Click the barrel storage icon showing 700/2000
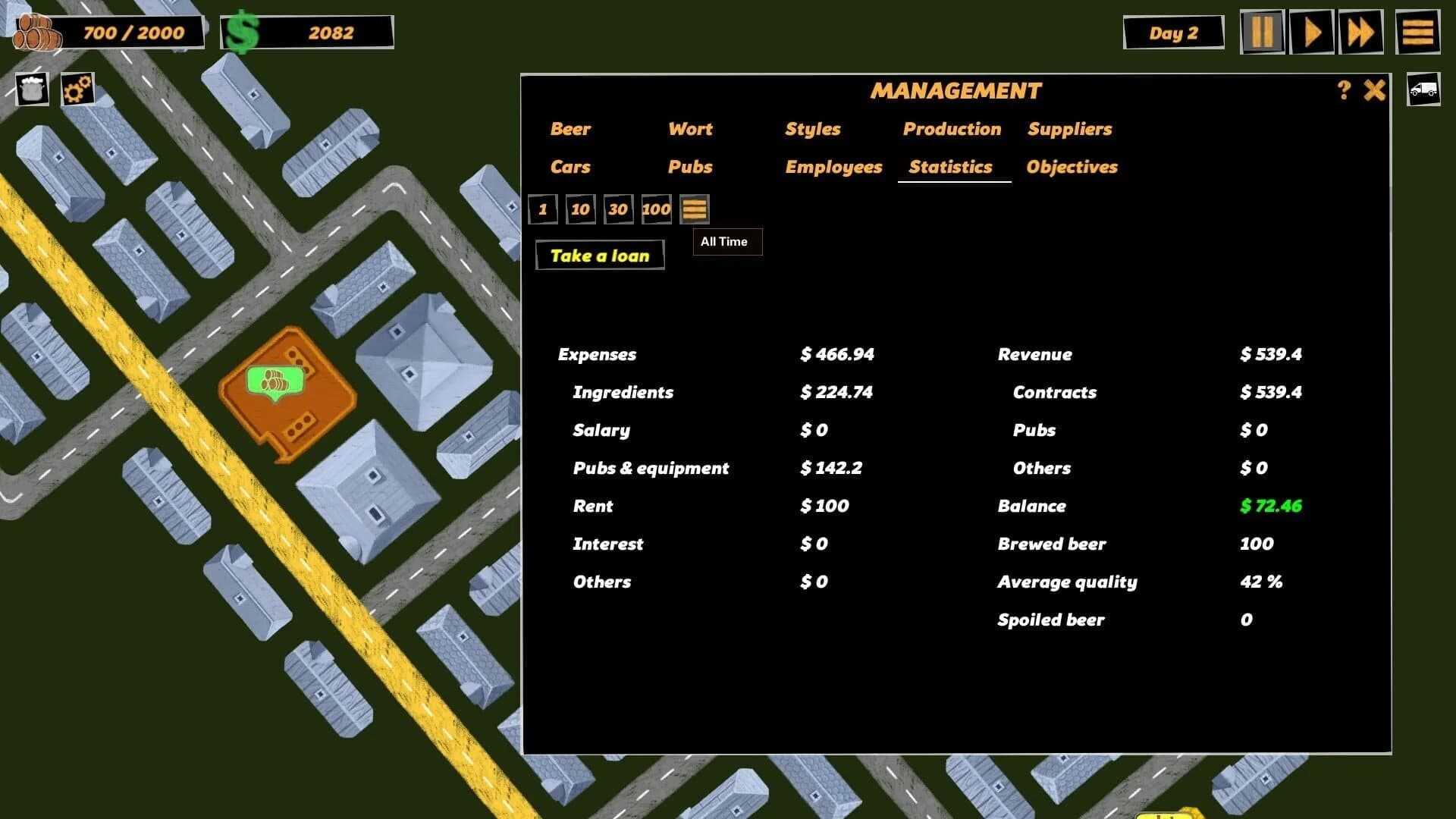 point(34,30)
